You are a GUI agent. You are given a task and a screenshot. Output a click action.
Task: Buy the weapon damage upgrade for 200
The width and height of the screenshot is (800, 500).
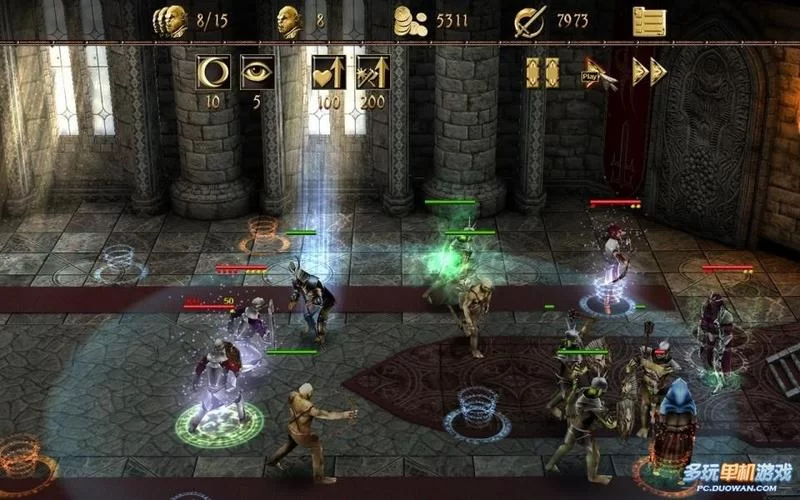coord(372,72)
